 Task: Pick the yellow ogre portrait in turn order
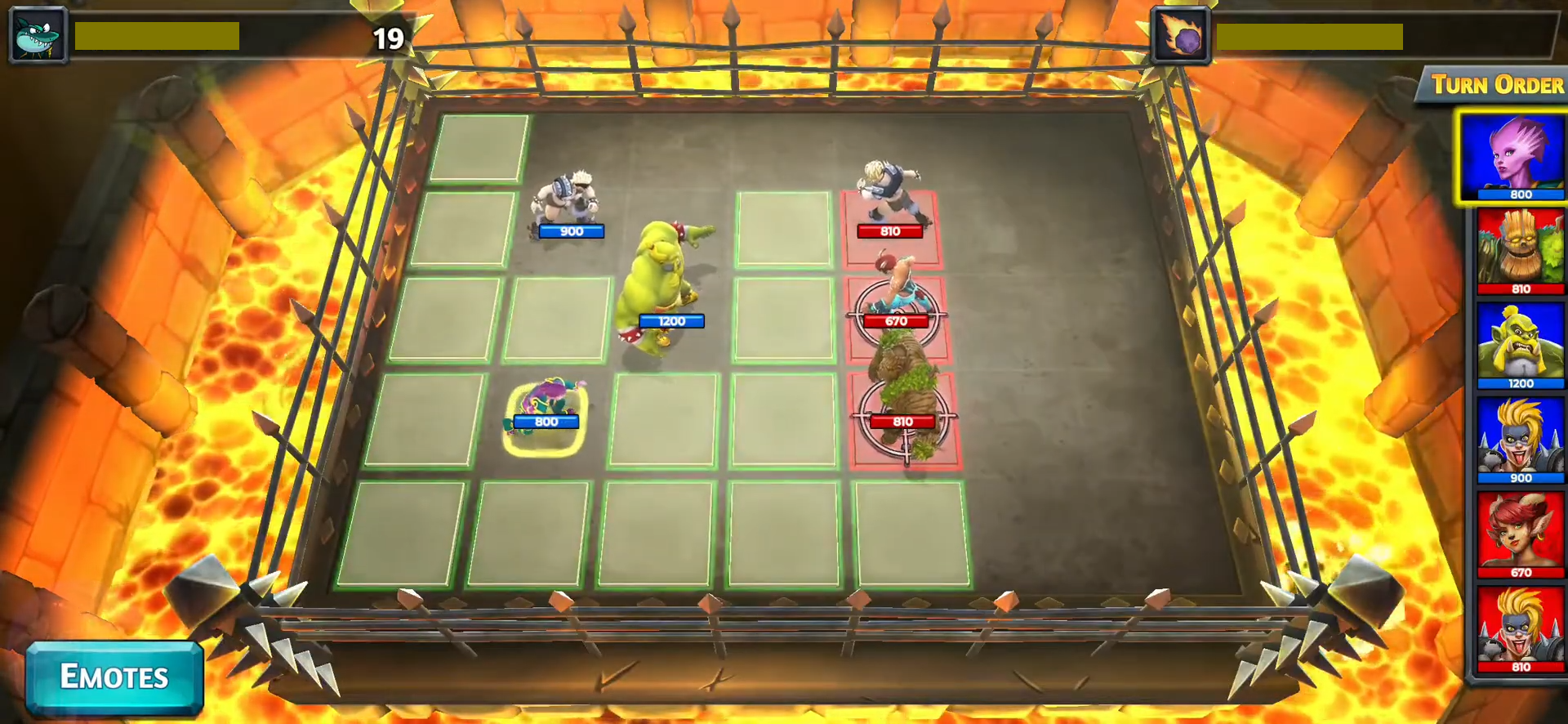click(1520, 345)
